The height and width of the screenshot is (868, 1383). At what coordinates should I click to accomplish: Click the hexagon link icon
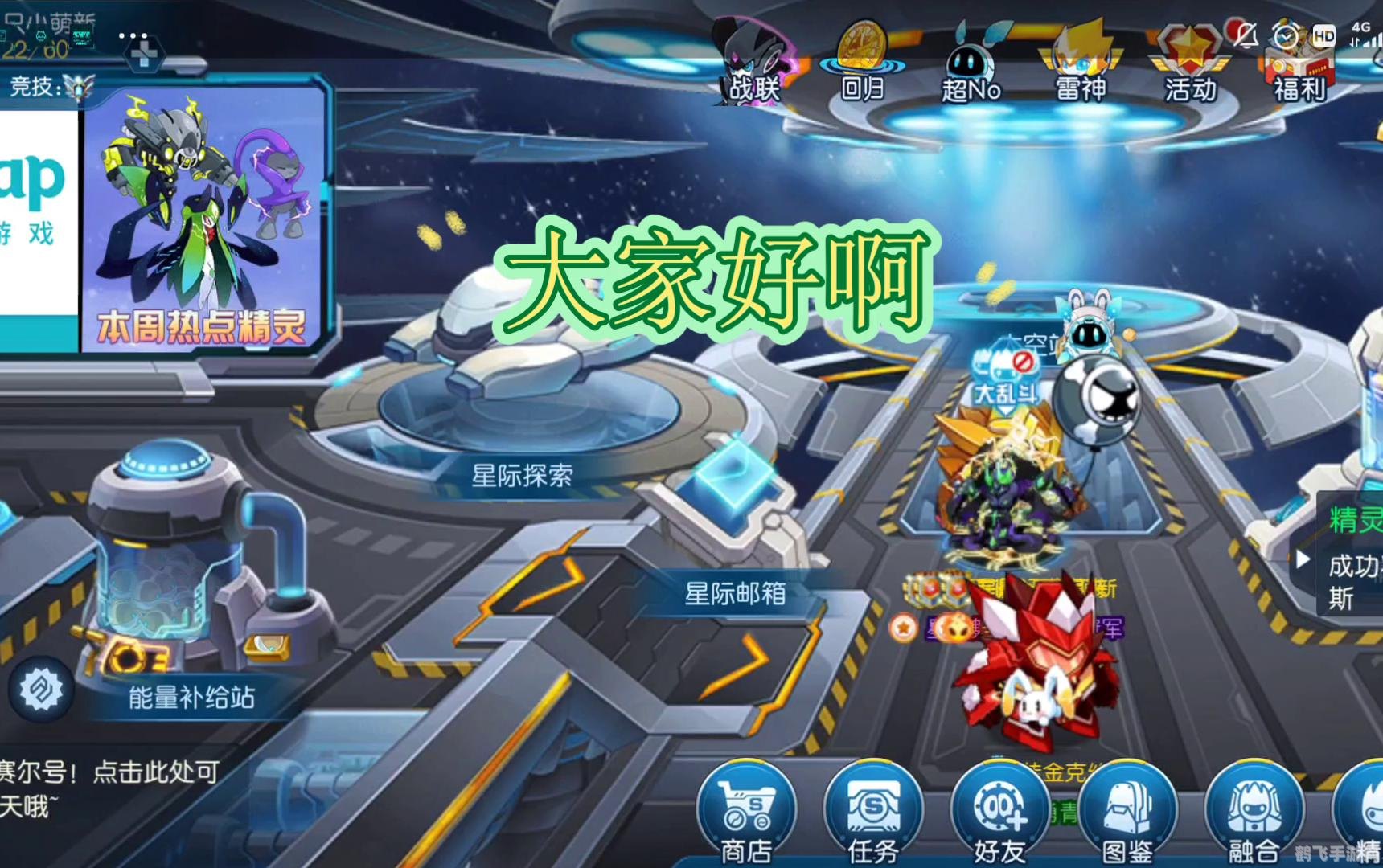pyautogui.click(x=41, y=690)
